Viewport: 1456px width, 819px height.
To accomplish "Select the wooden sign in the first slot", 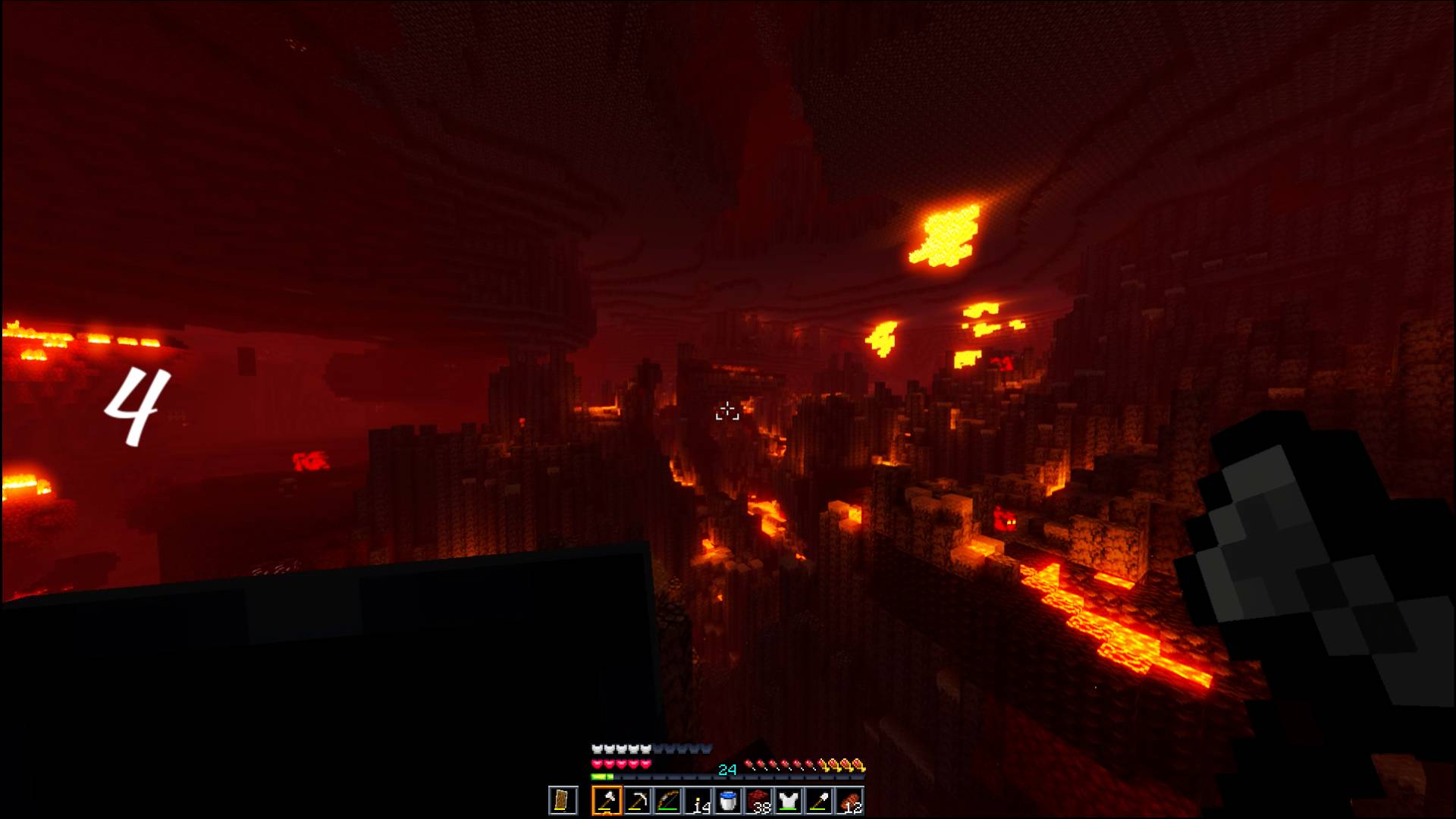I will [563, 802].
